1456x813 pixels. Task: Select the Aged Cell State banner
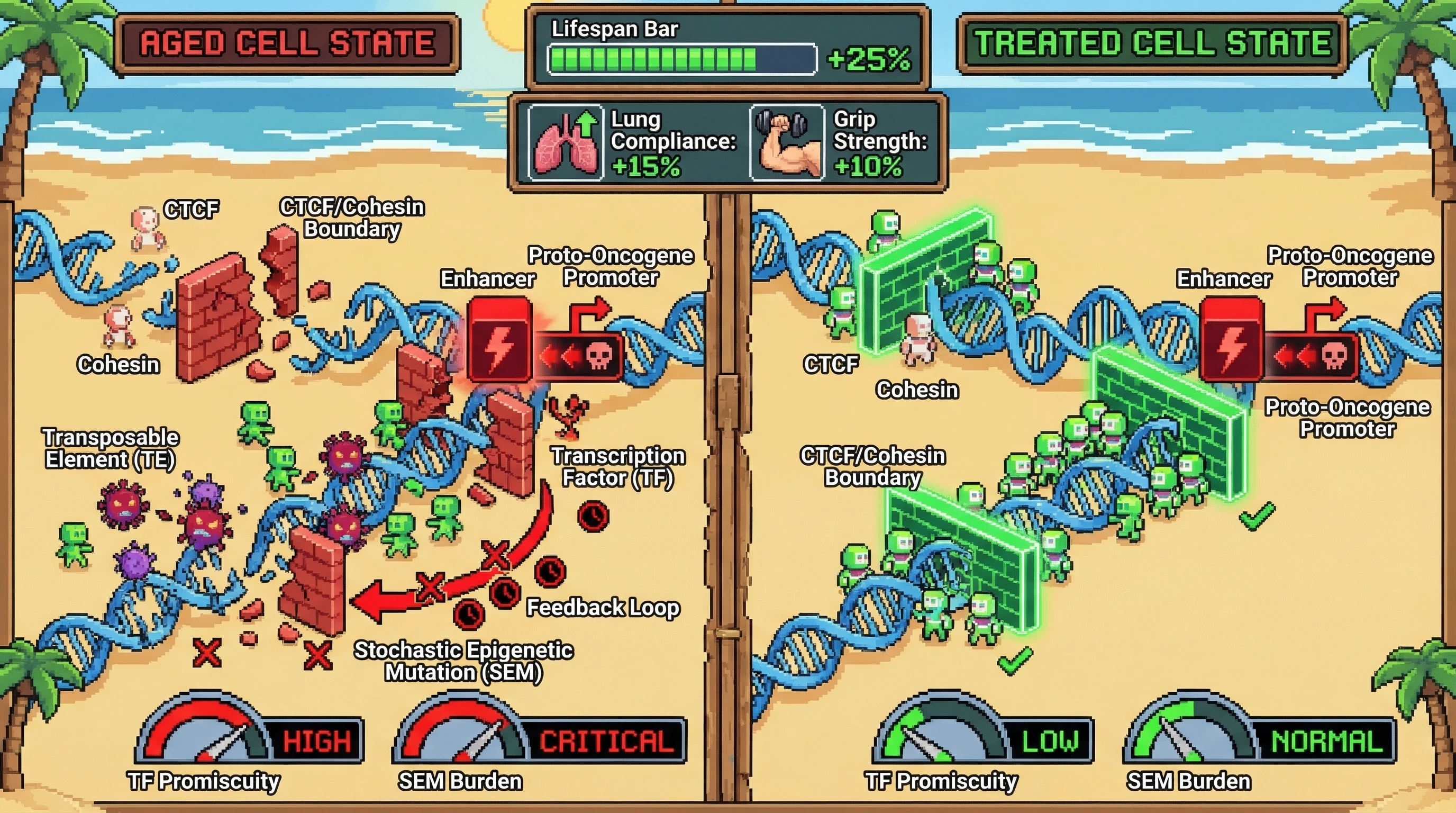click(287, 44)
